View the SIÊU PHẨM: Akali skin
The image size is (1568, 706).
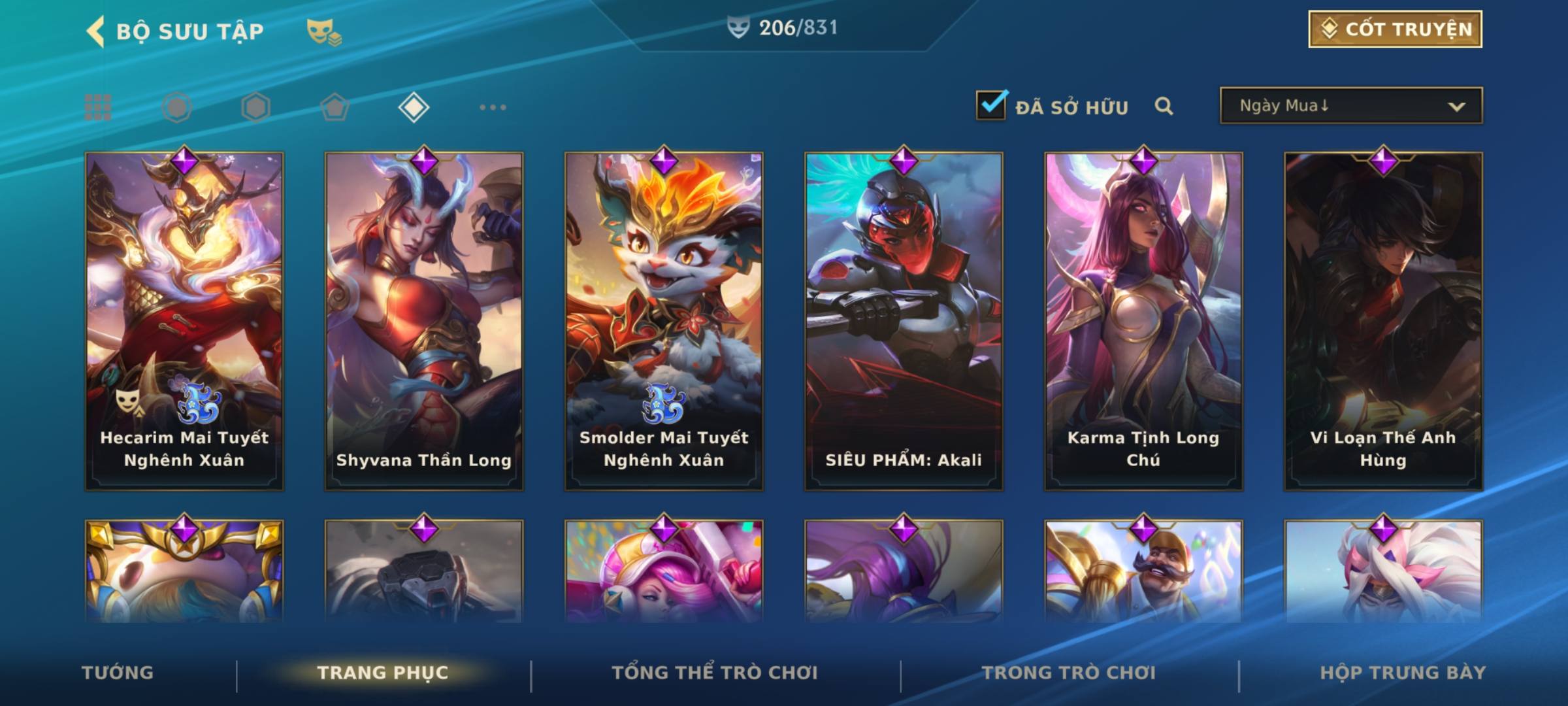(x=904, y=321)
